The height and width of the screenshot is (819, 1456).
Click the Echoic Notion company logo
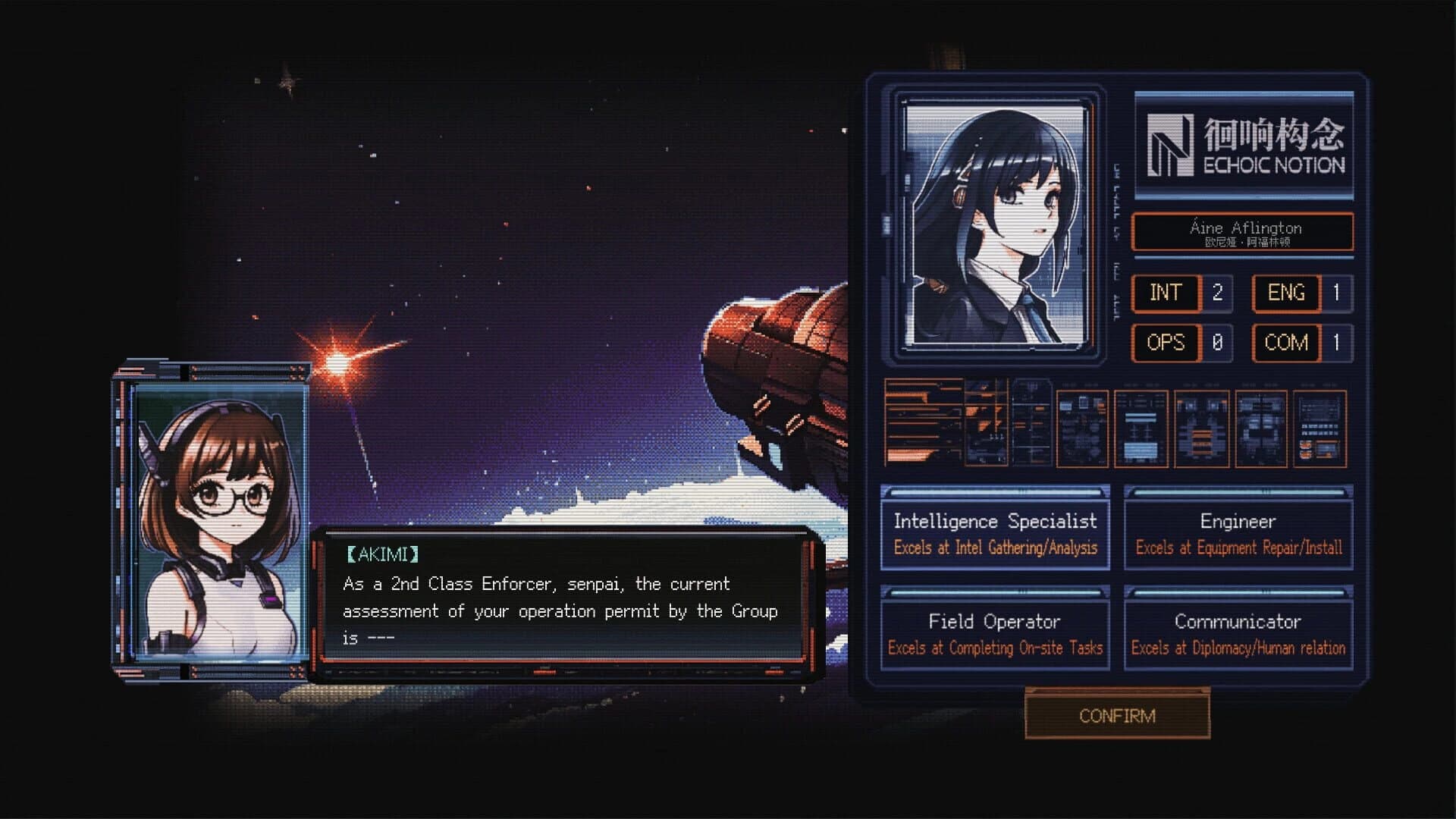pos(1244,144)
